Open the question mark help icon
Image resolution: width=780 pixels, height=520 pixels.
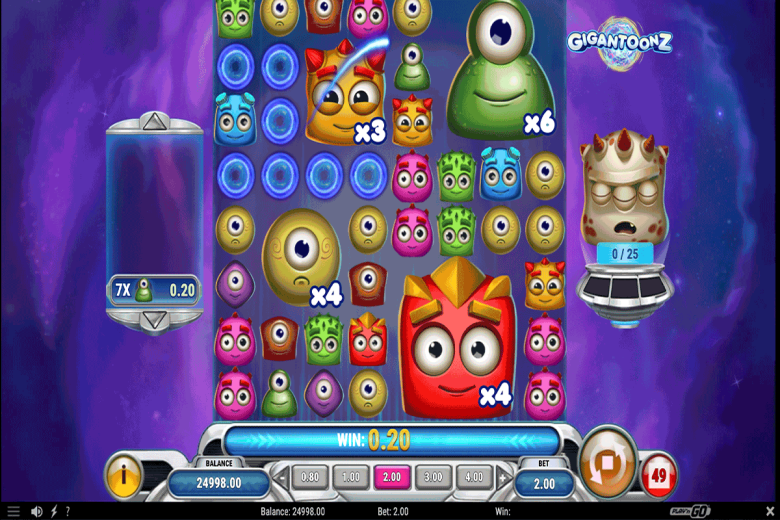[x=69, y=511]
